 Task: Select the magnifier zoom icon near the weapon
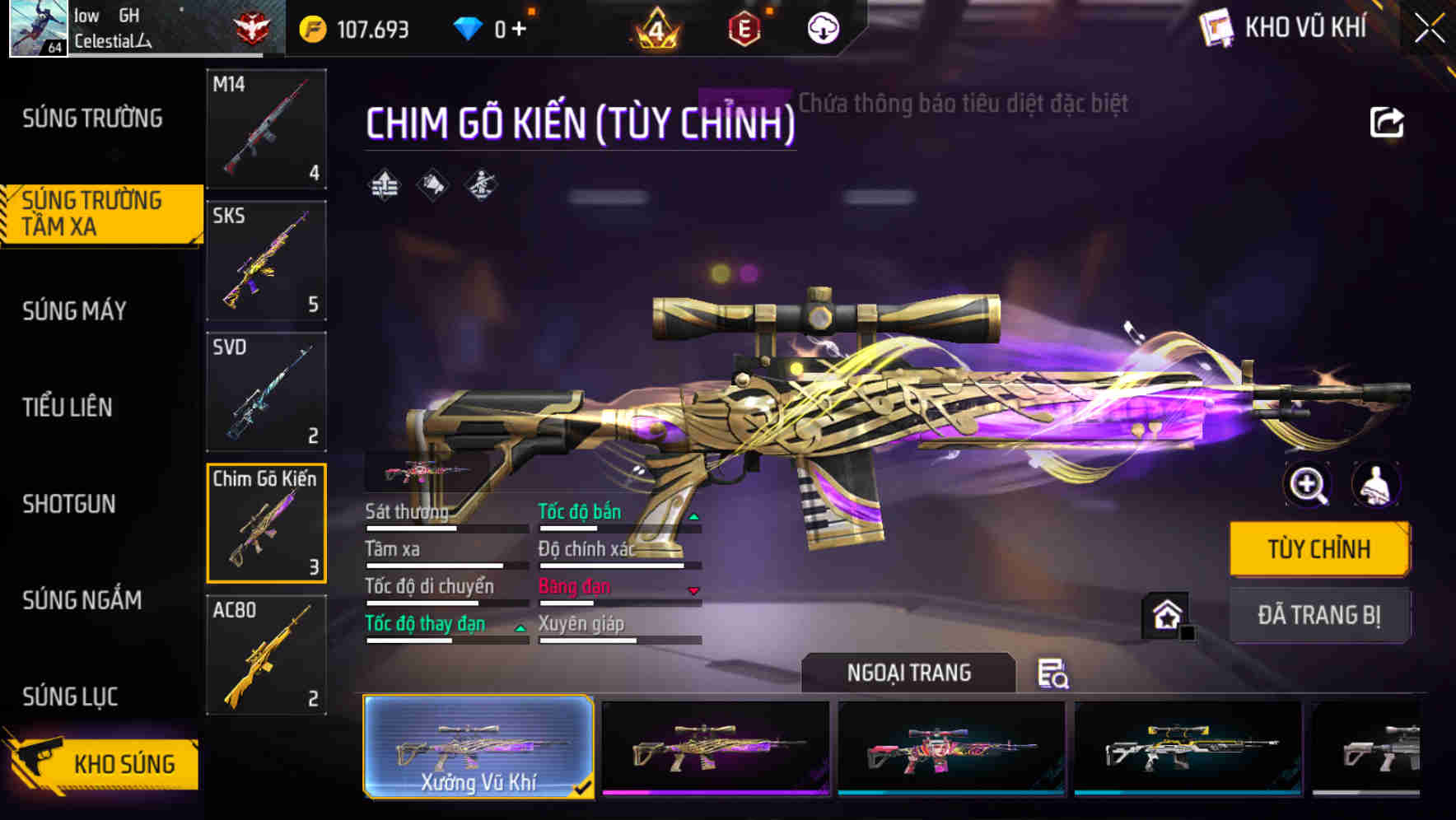(x=1308, y=486)
